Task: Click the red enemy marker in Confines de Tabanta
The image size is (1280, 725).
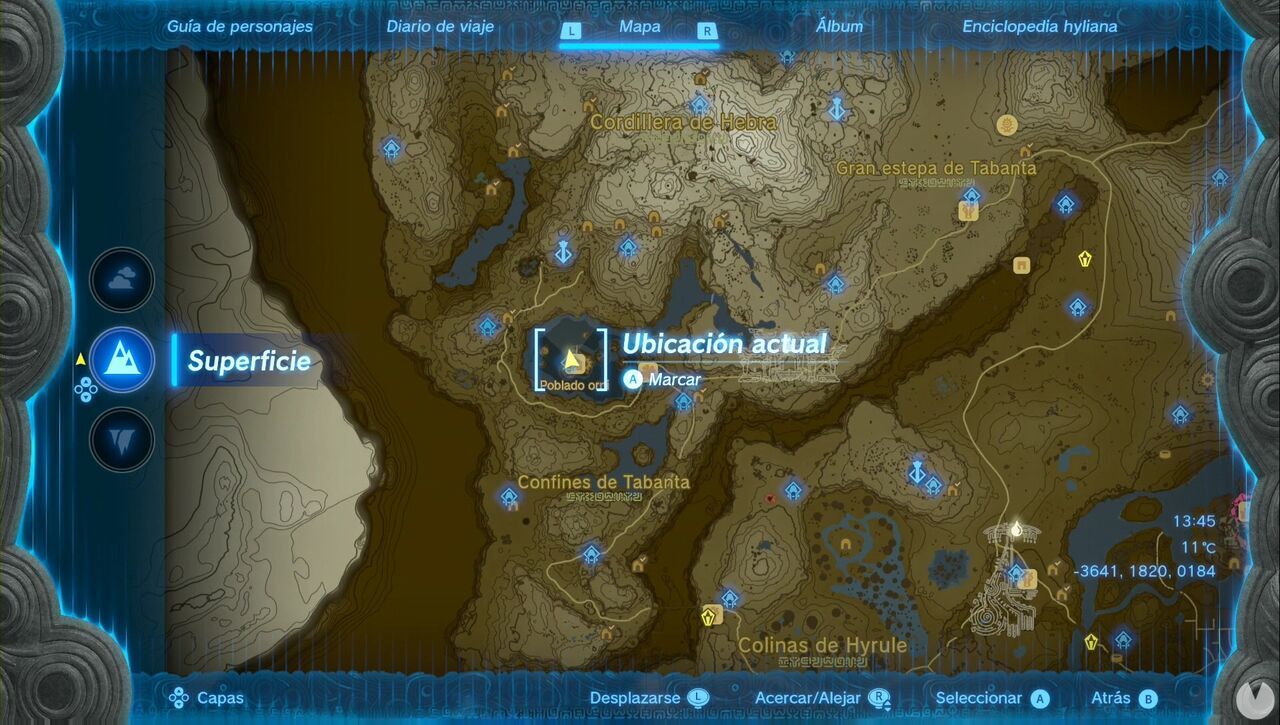Action: 770,500
